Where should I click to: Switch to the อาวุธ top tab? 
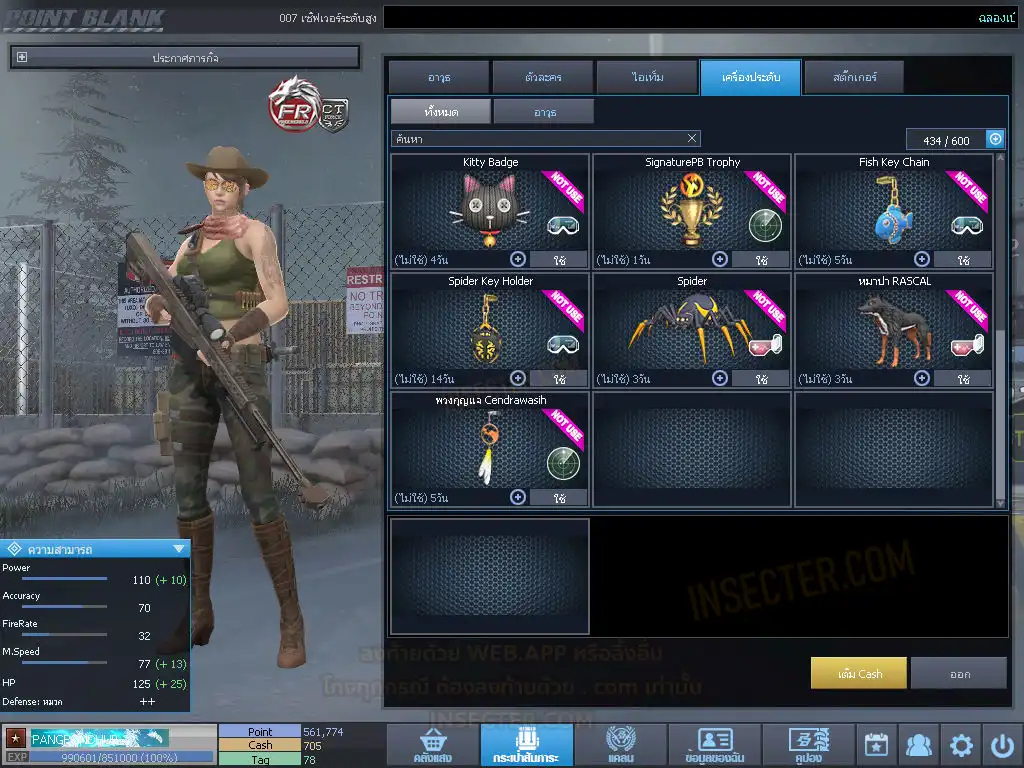(x=438, y=77)
